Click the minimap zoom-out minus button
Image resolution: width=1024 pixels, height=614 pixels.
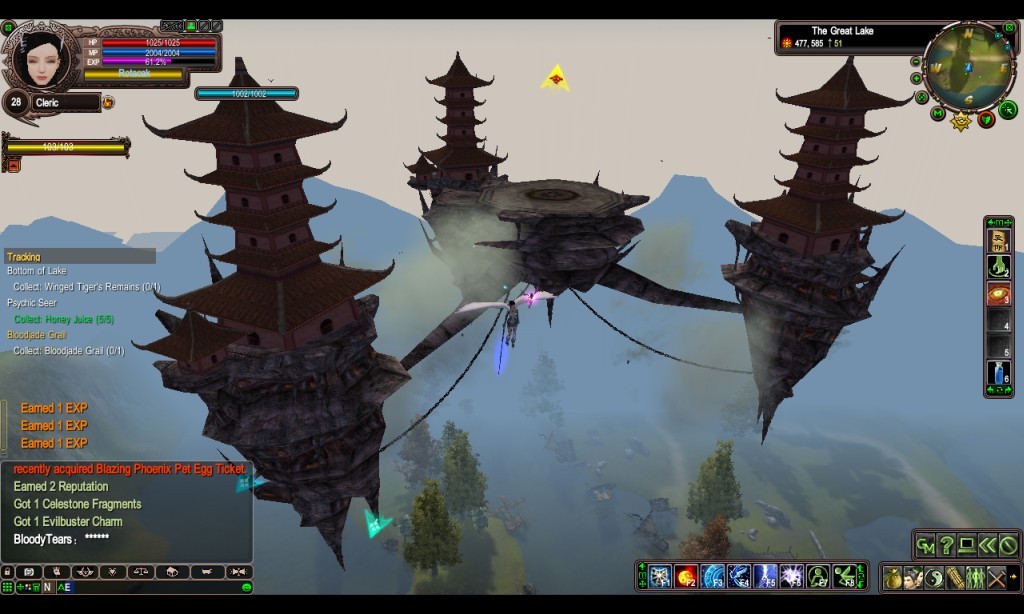[916, 62]
